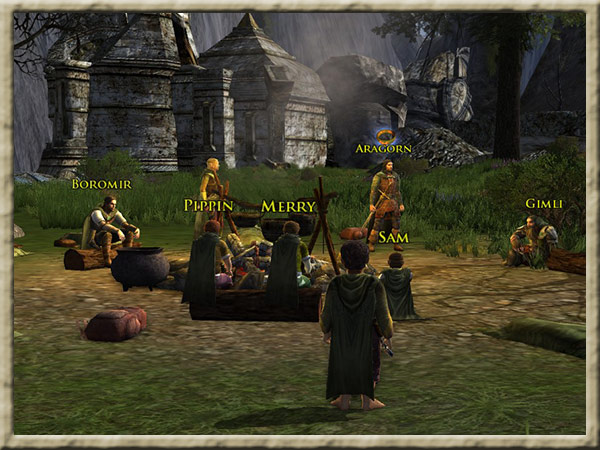The height and width of the screenshot is (450, 600).
Task: Select the Aragorn name label
Action: [383, 149]
